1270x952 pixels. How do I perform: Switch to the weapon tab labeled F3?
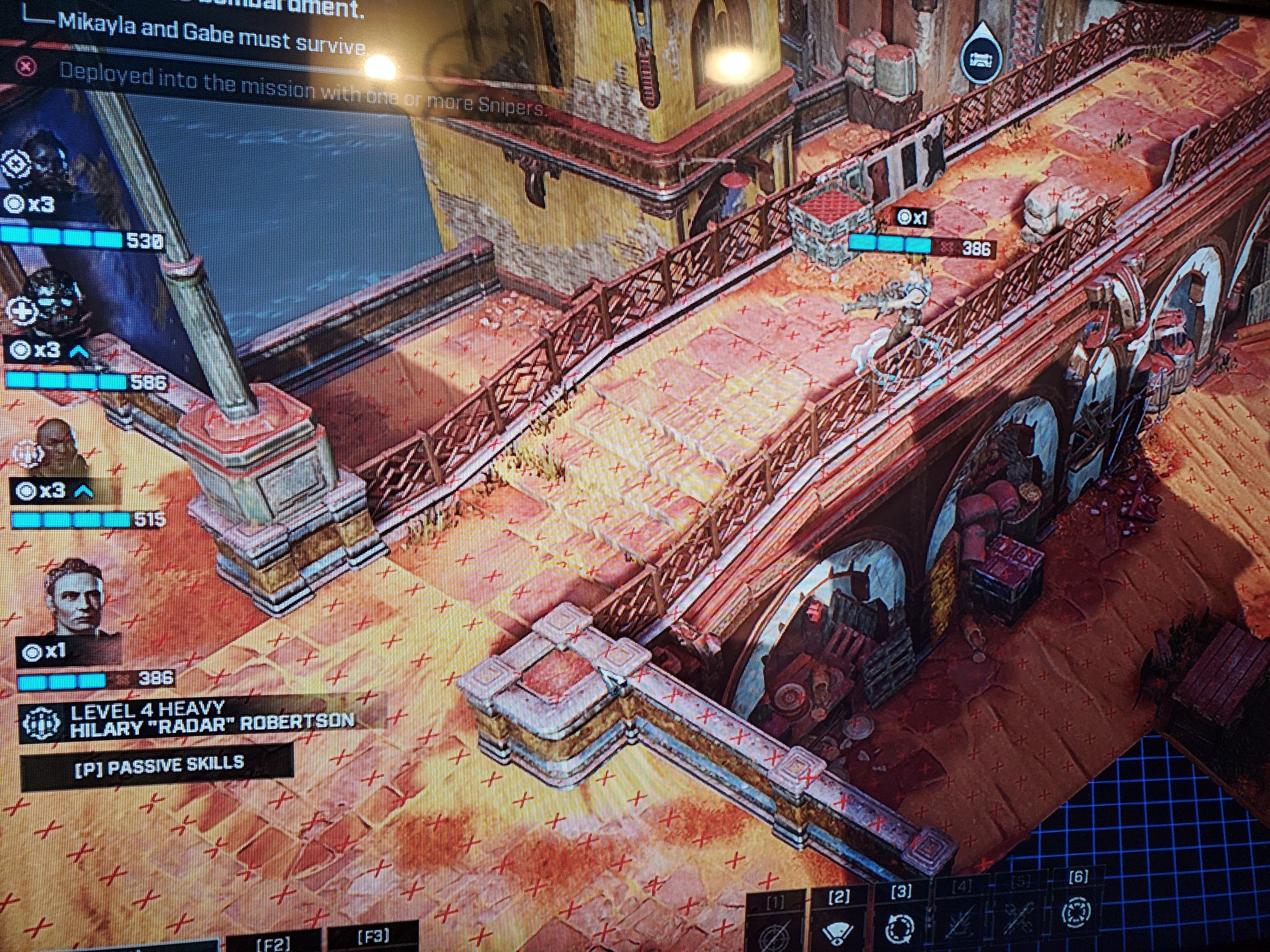tap(373, 937)
